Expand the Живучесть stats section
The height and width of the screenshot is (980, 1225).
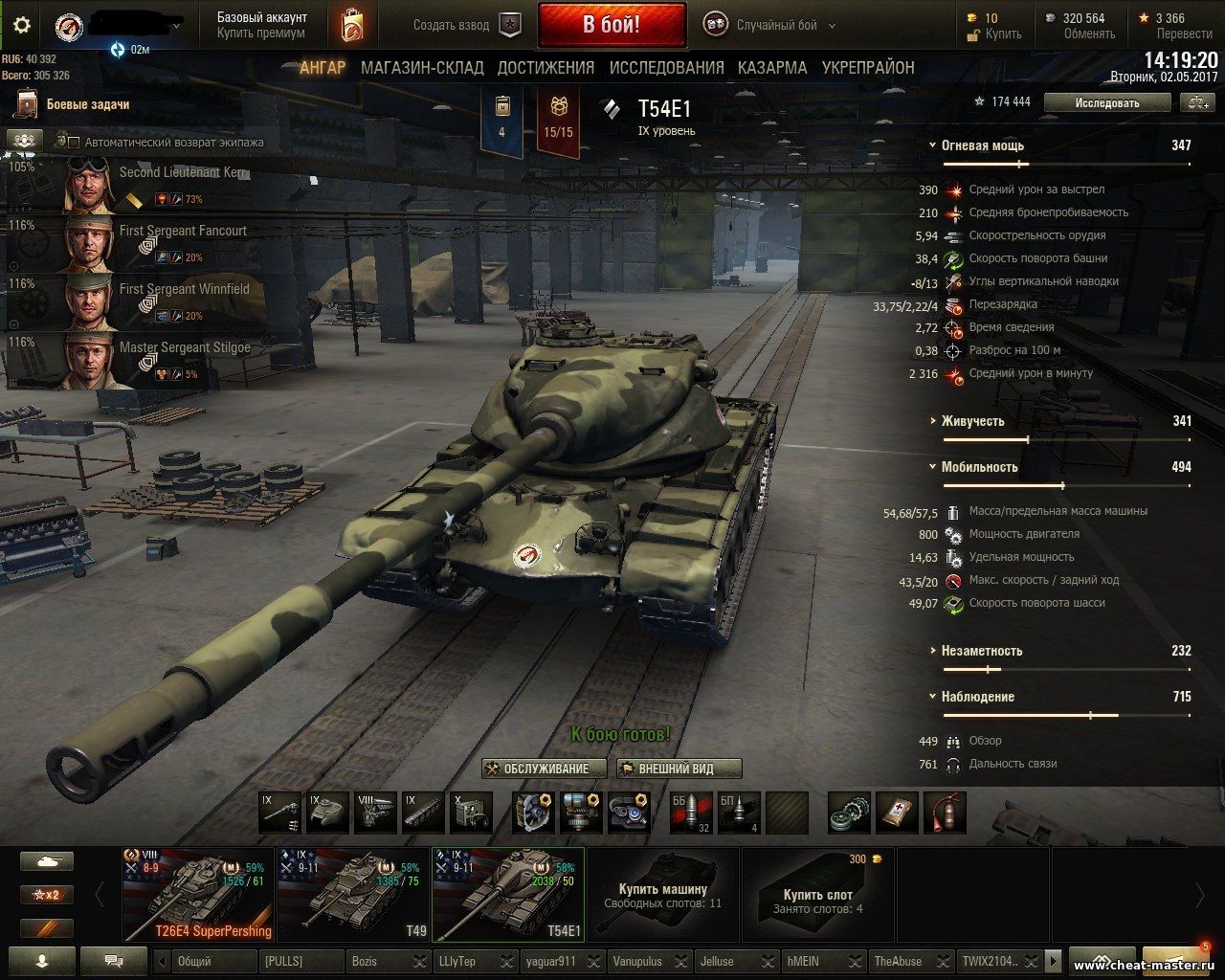[x=972, y=421]
